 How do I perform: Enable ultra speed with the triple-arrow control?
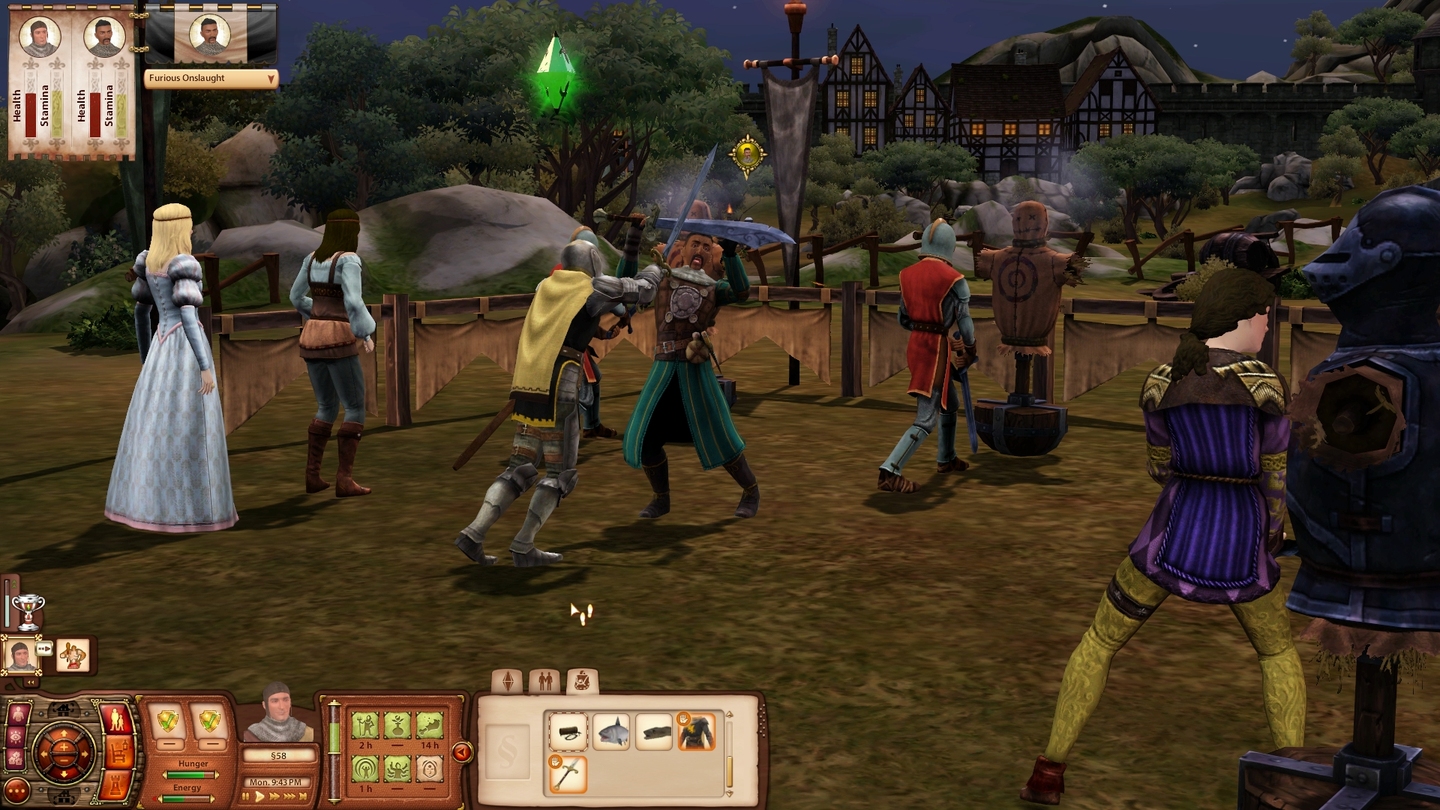[288, 796]
